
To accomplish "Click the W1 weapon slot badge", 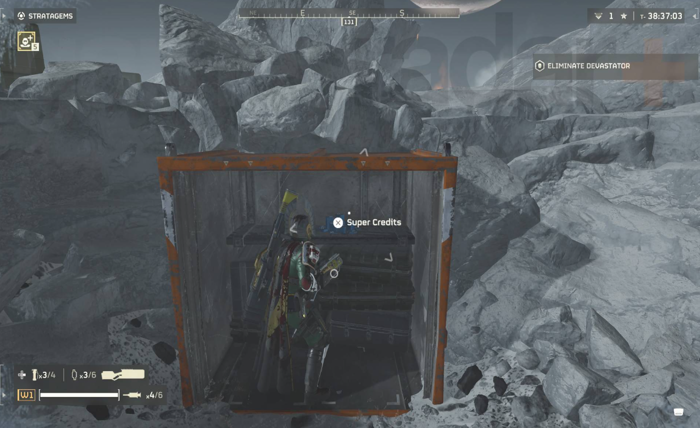I will [x=26, y=395].
